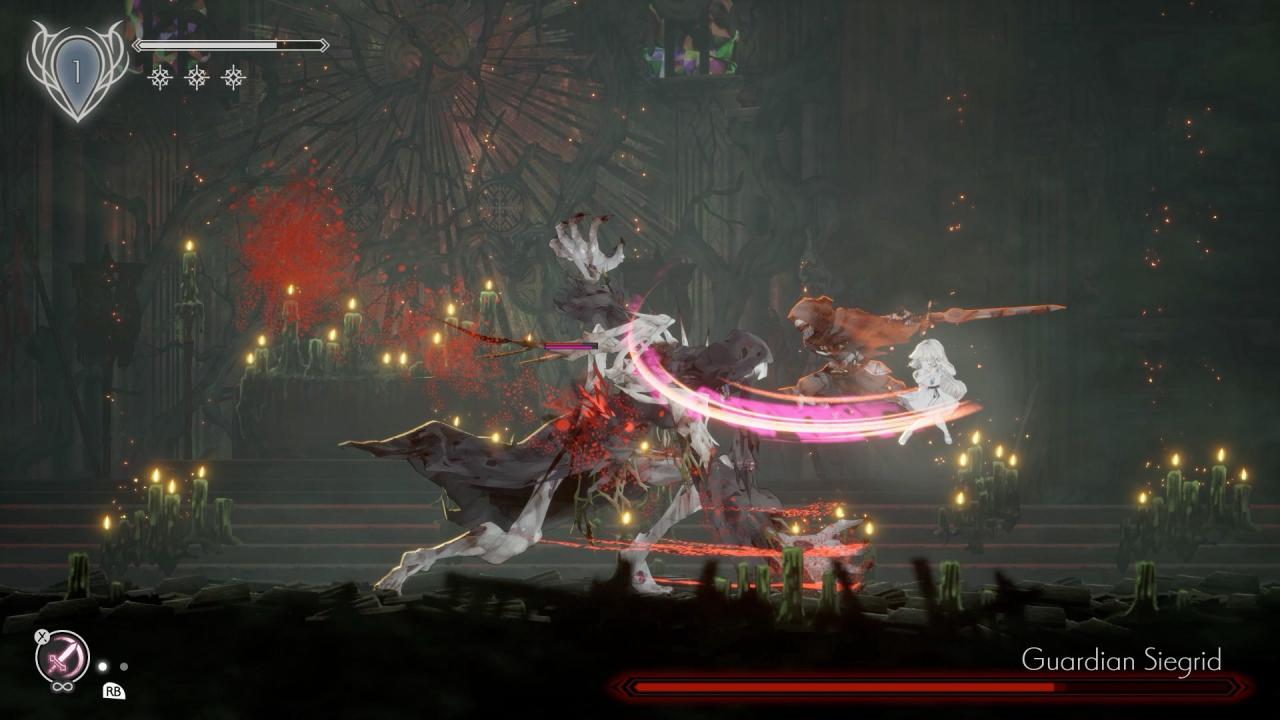
Task: Expand the pointed left tip of the boss gauge
Action: point(621,689)
